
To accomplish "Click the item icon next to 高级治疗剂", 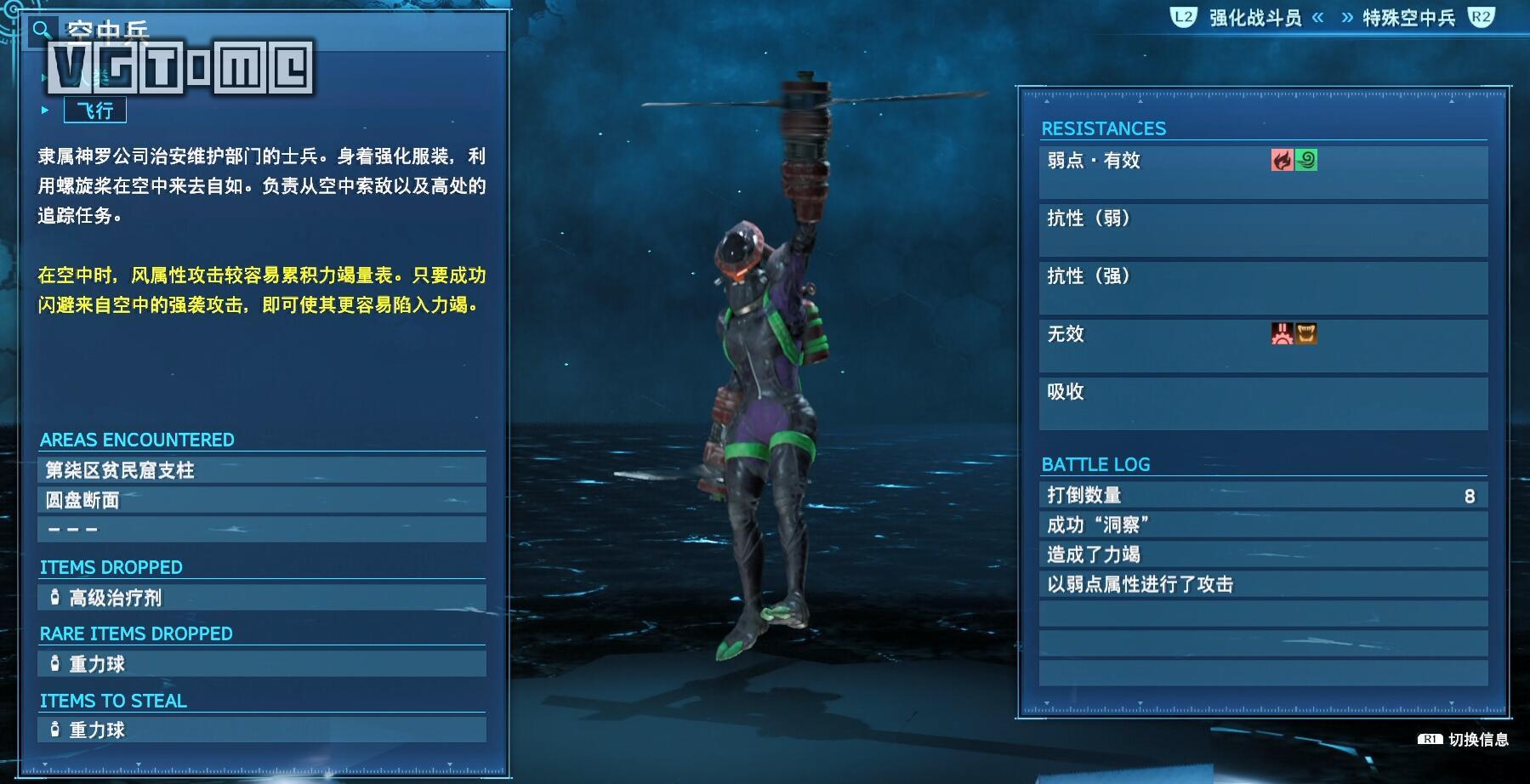I will click(x=54, y=598).
